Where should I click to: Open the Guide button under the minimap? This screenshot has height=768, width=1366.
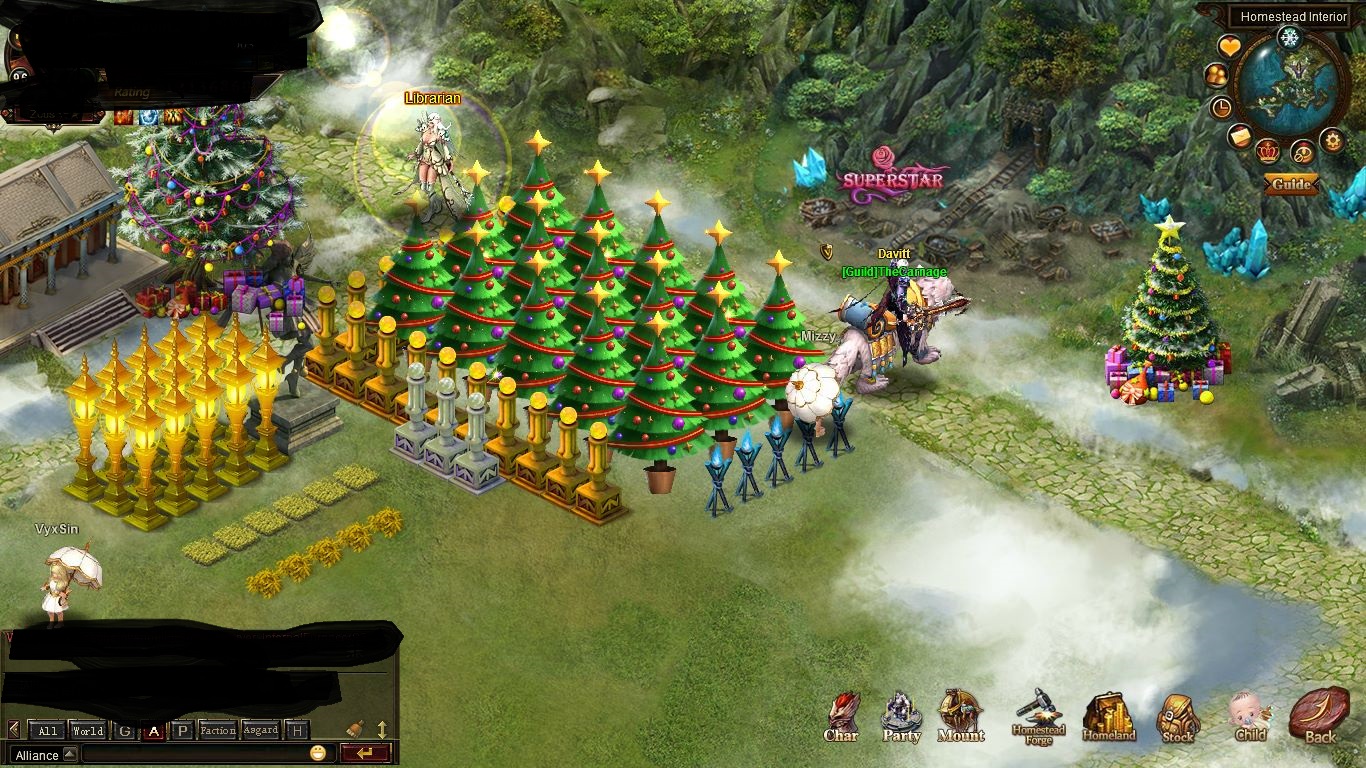pos(1291,184)
